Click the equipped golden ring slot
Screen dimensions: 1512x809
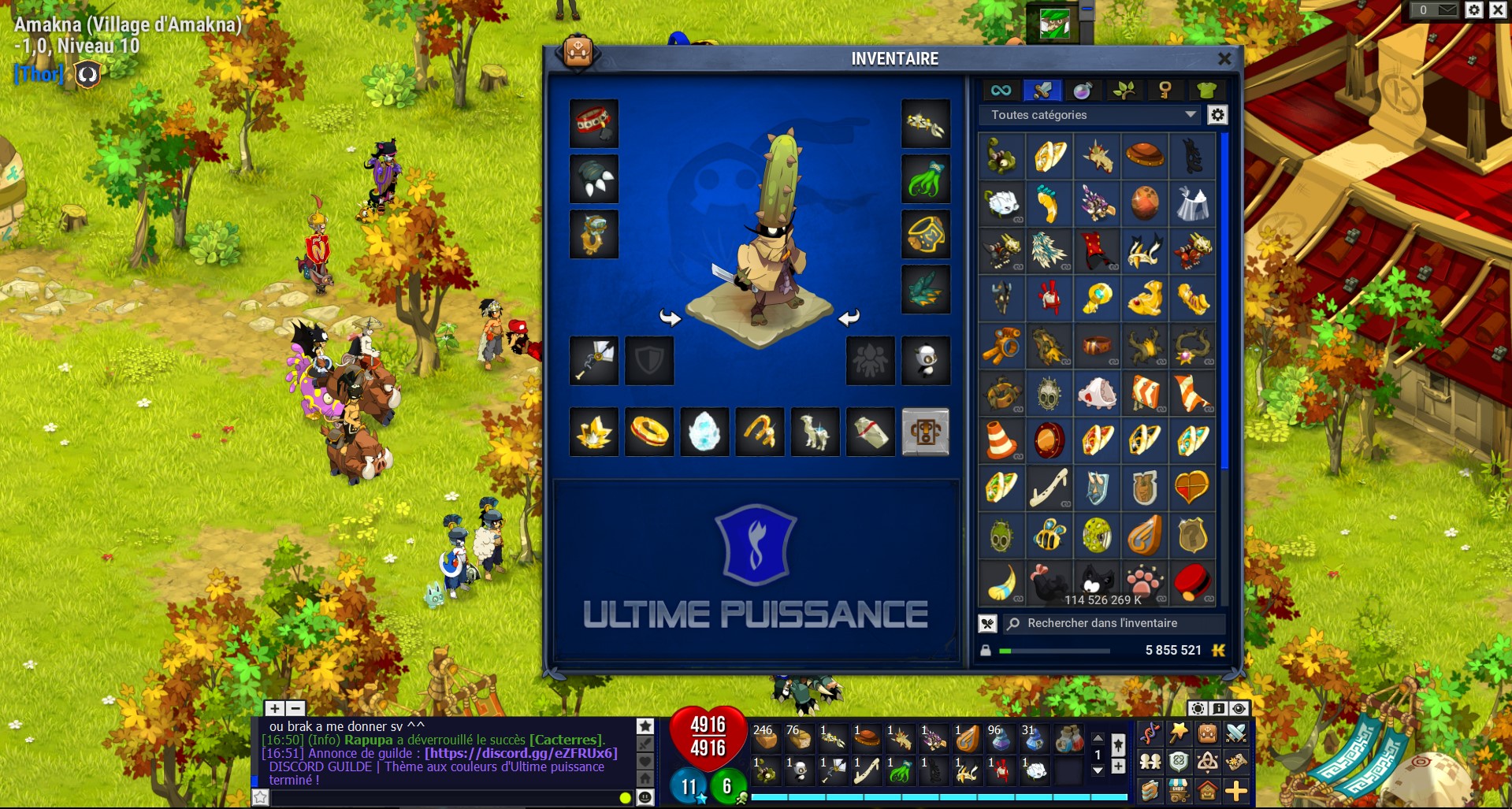[x=649, y=432]
